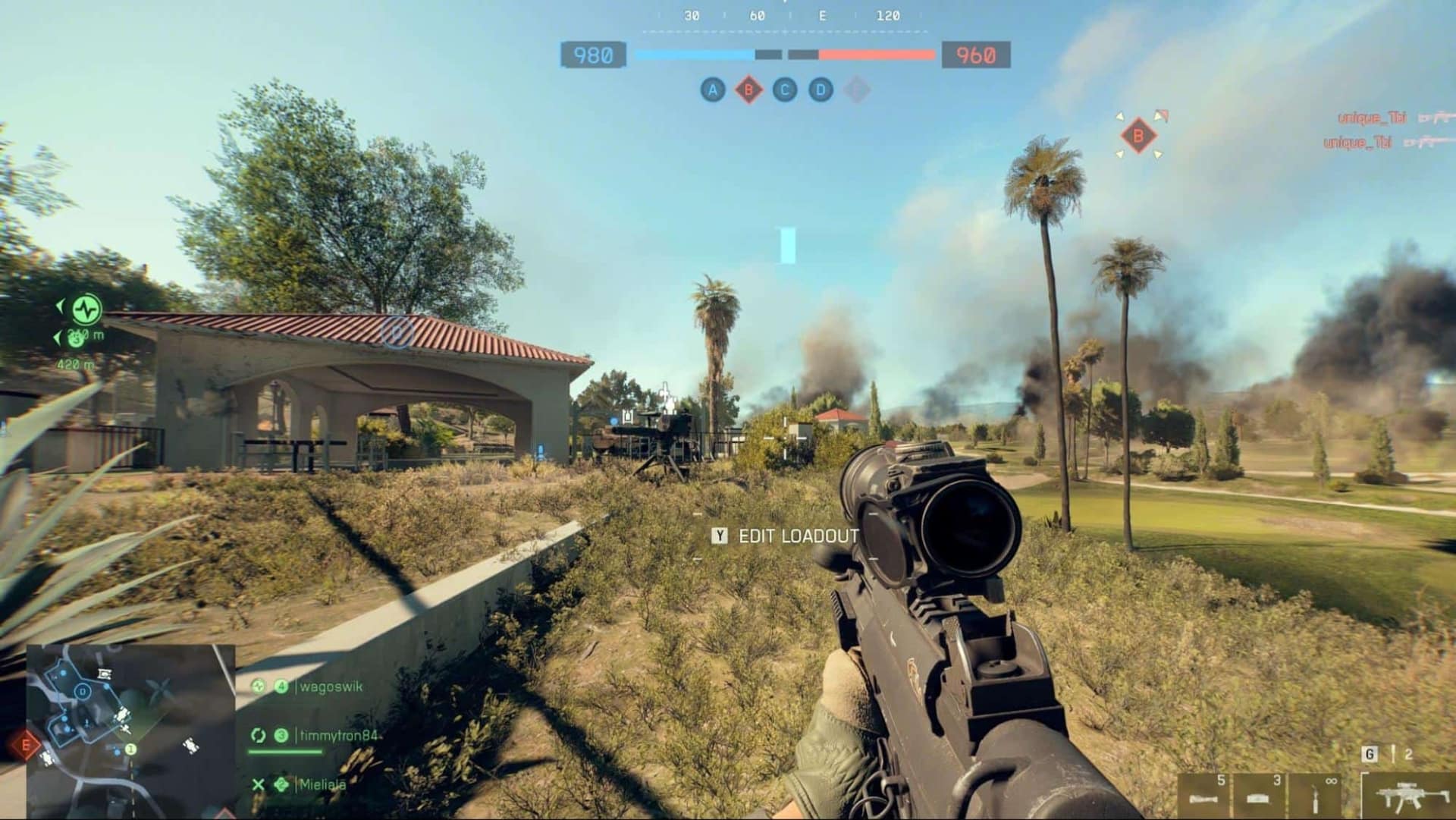The height and width of the screenshot is (820, 1456).
Task: Select the ammo crate gadget icon
Action: pos(1258,799)
